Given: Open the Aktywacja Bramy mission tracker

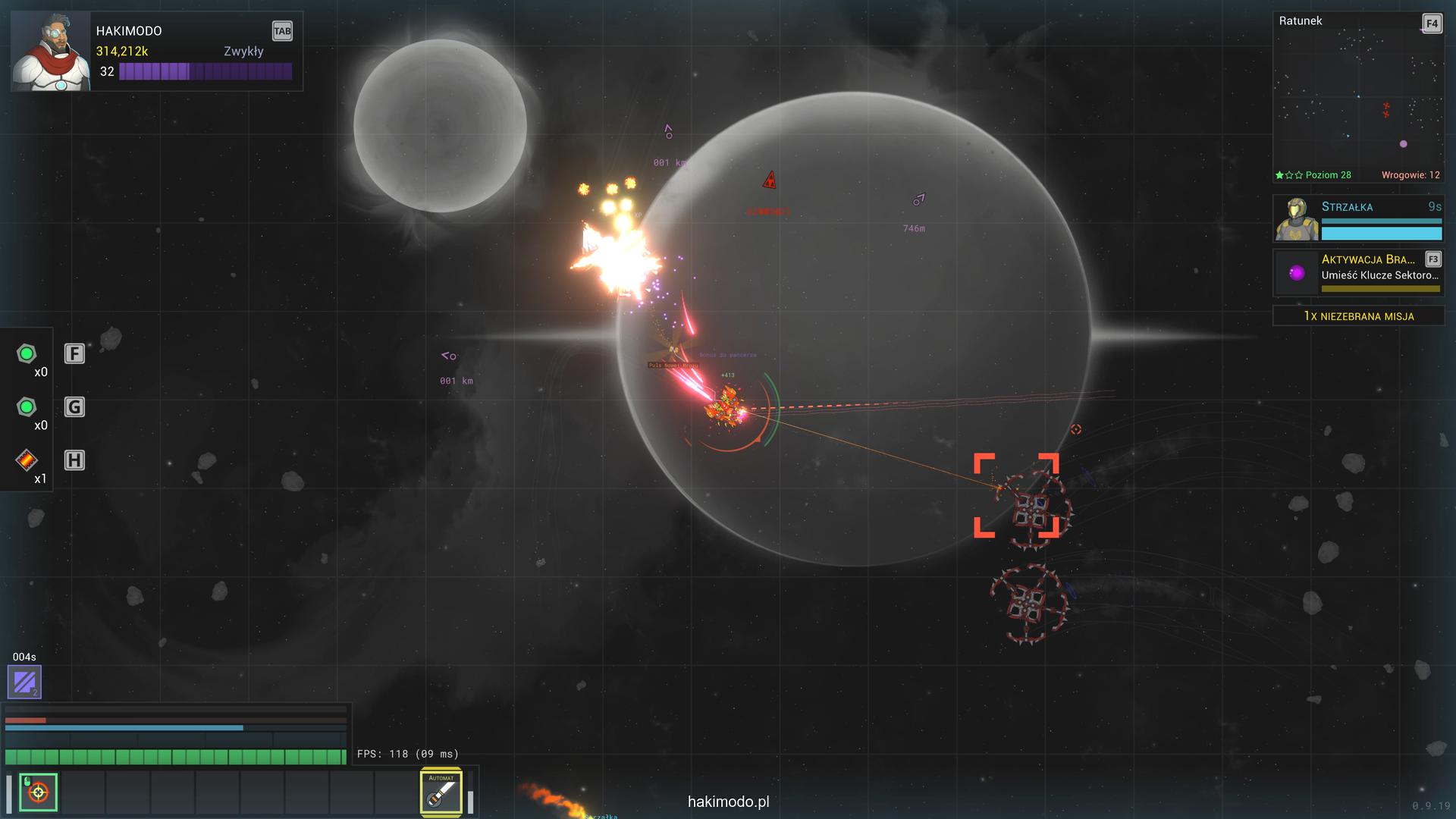Looking at the screenshot, I should click(x=1357, y=272).
